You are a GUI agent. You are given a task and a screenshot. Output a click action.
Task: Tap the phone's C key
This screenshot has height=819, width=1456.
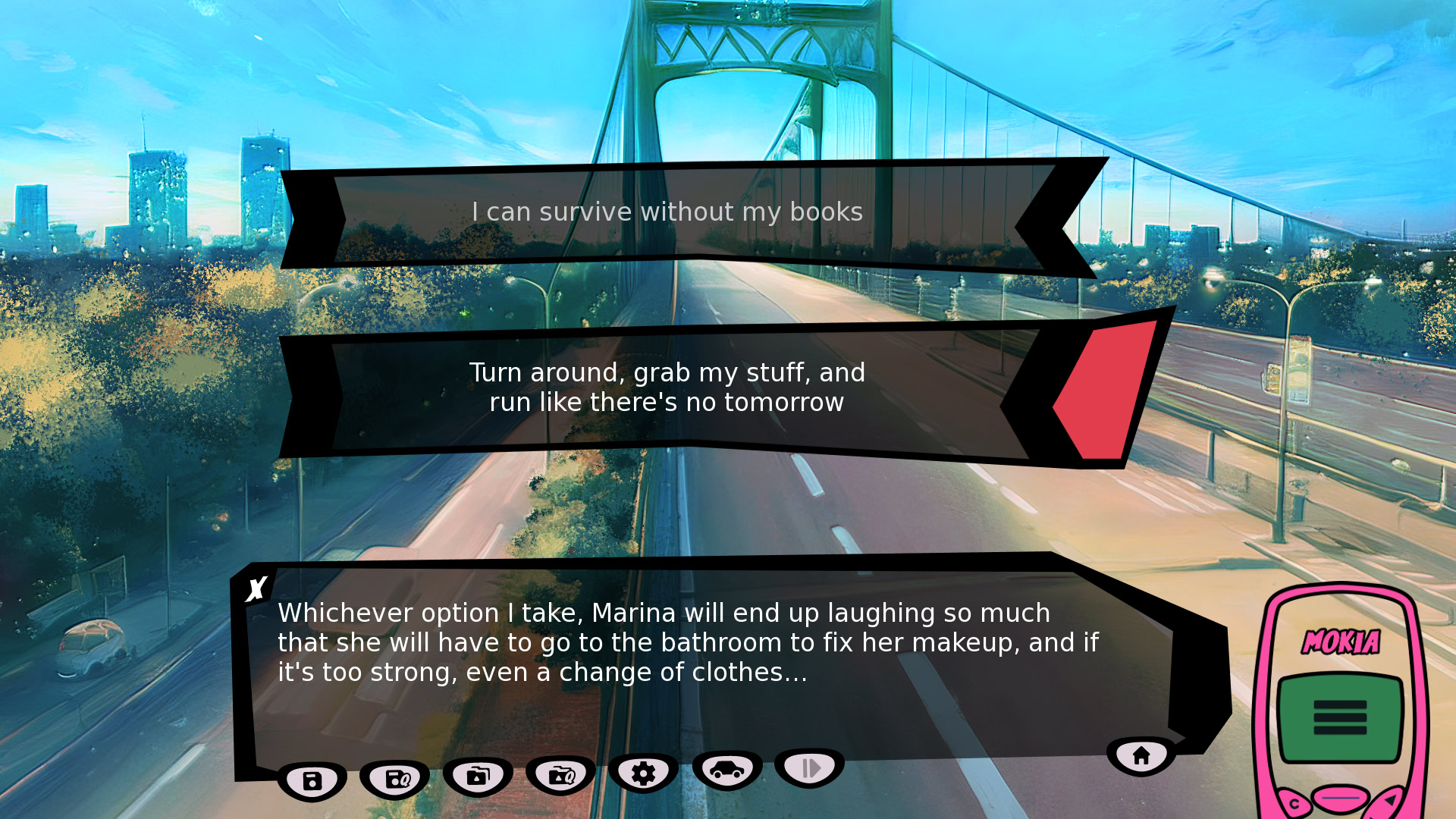1294,804
